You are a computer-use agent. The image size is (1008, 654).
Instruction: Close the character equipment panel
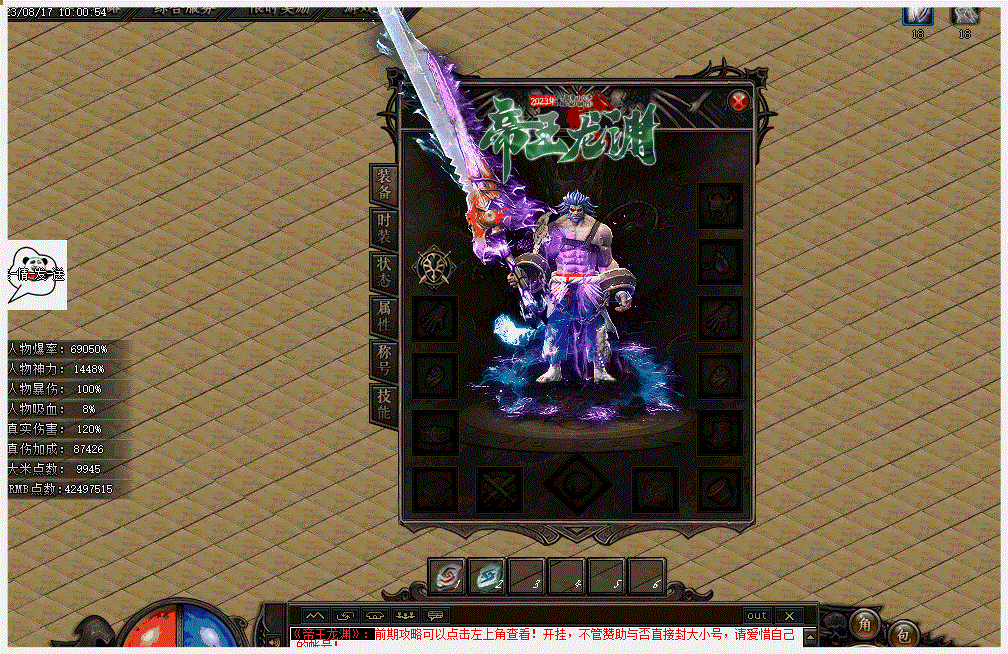click(738, 101)
